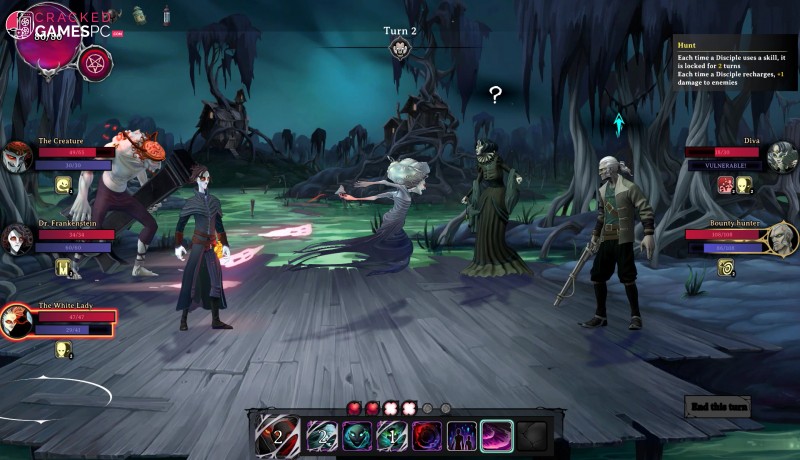Use the highlighted pink slash skill
The height and width of the screenshot is (460, 800).
(x=497, y=436)
